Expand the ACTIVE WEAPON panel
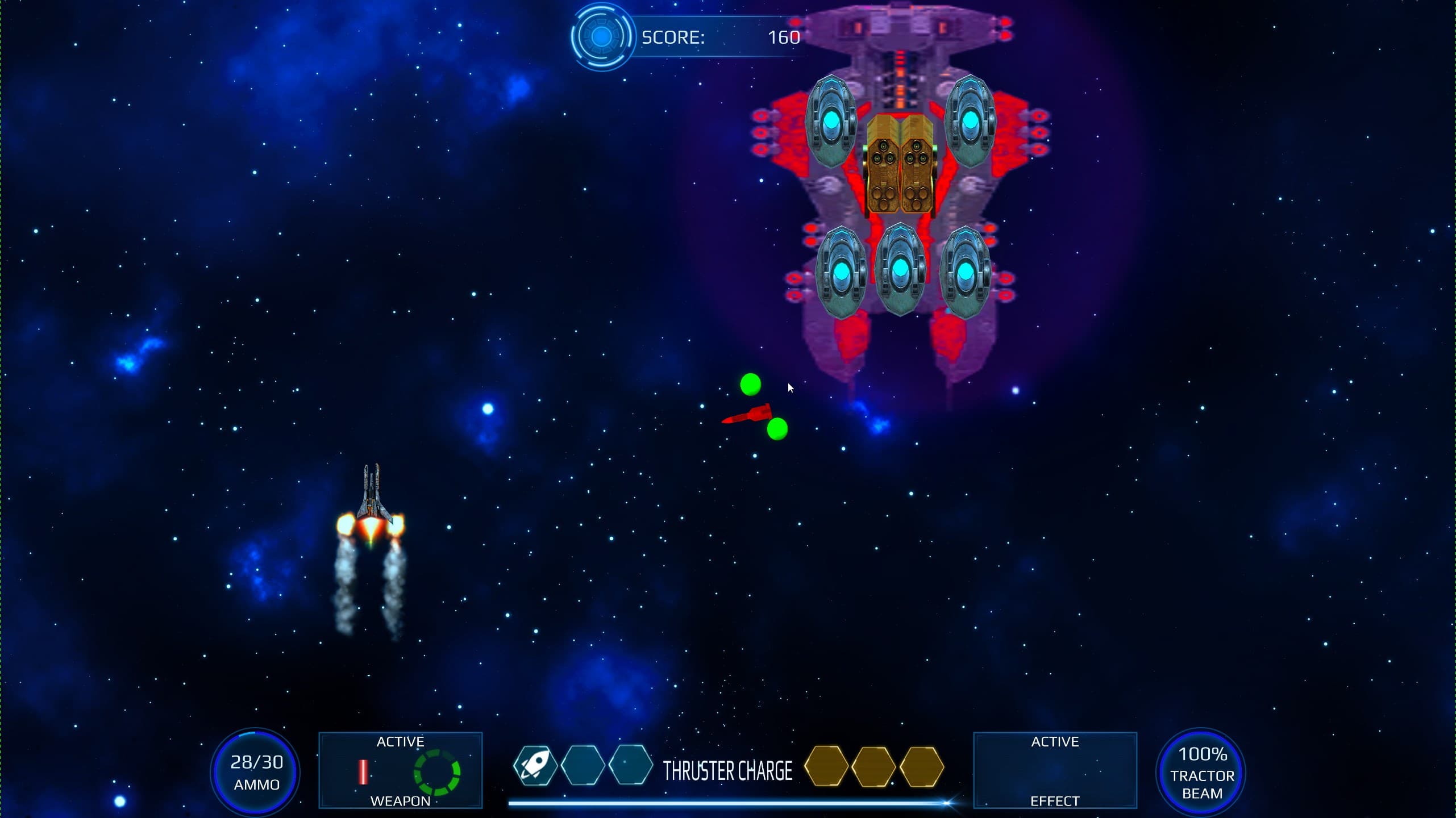This screenshot has height=818, width=1456. point(401,771)
